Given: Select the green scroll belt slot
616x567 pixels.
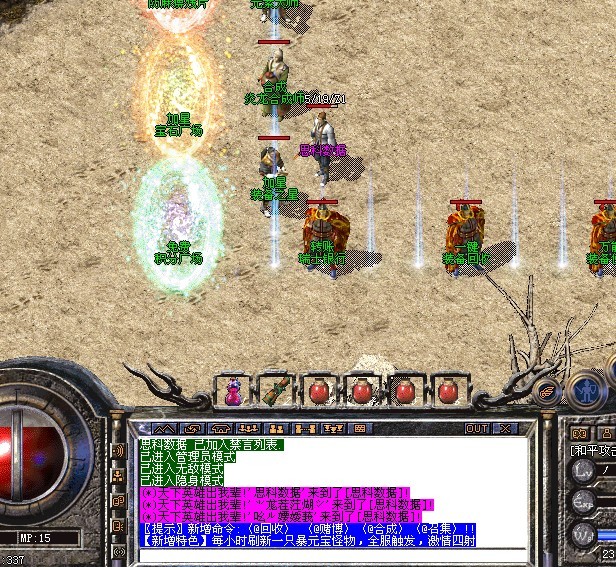Looking at the screenshot, I should 275,391.
